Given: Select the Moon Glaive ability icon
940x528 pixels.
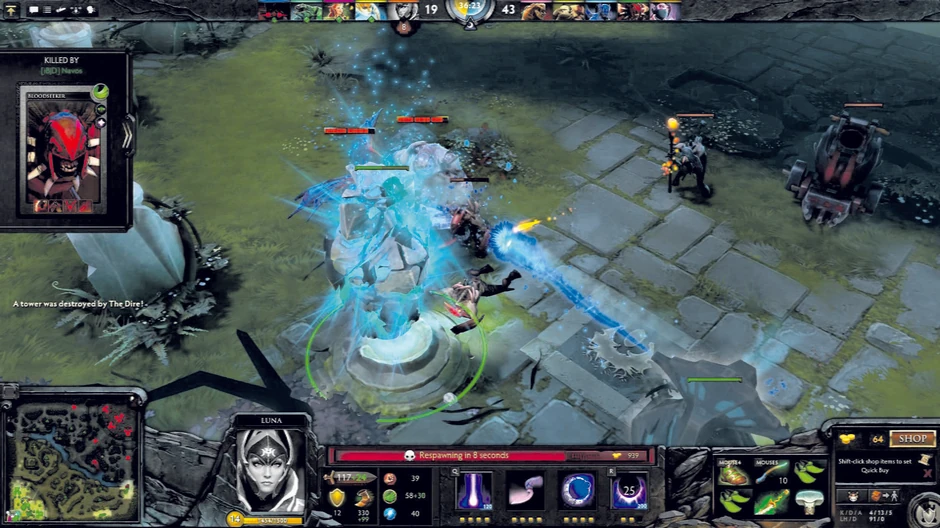Looking at the screenshot, I should (x=525, y=491).
